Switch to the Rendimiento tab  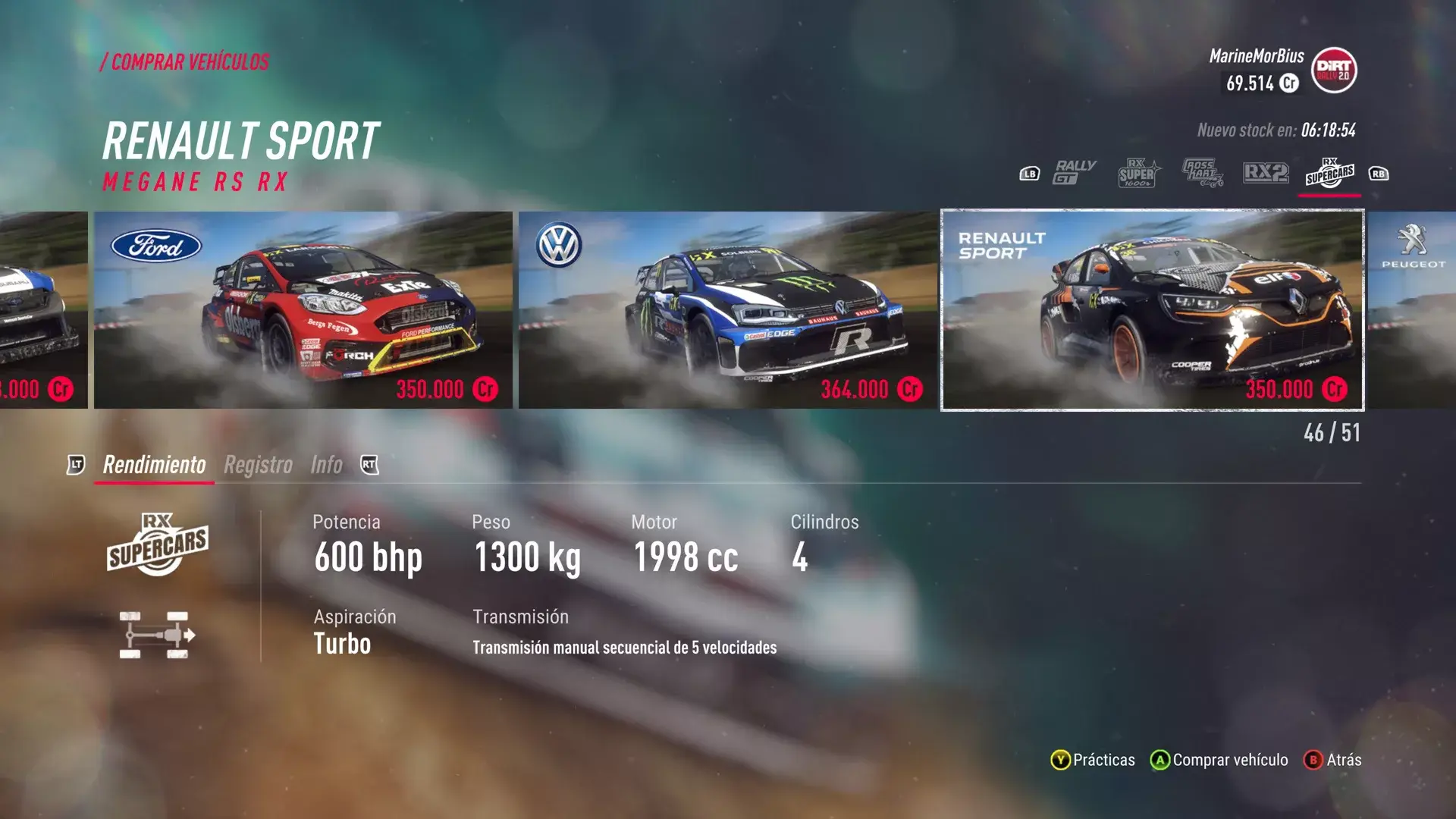click(154, 465)
